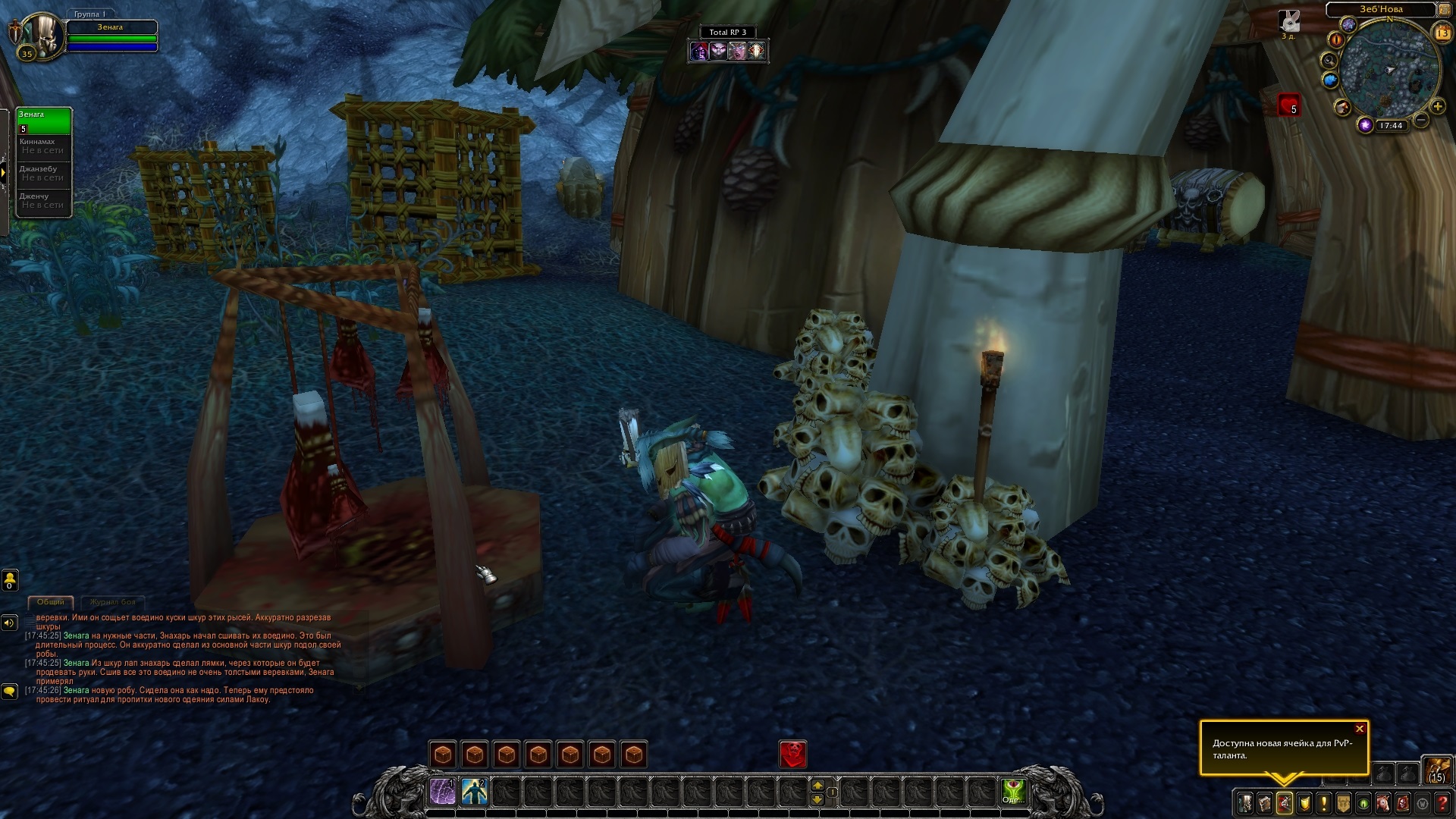
Task: Select Зенага in the party frame
Action: 44,121
